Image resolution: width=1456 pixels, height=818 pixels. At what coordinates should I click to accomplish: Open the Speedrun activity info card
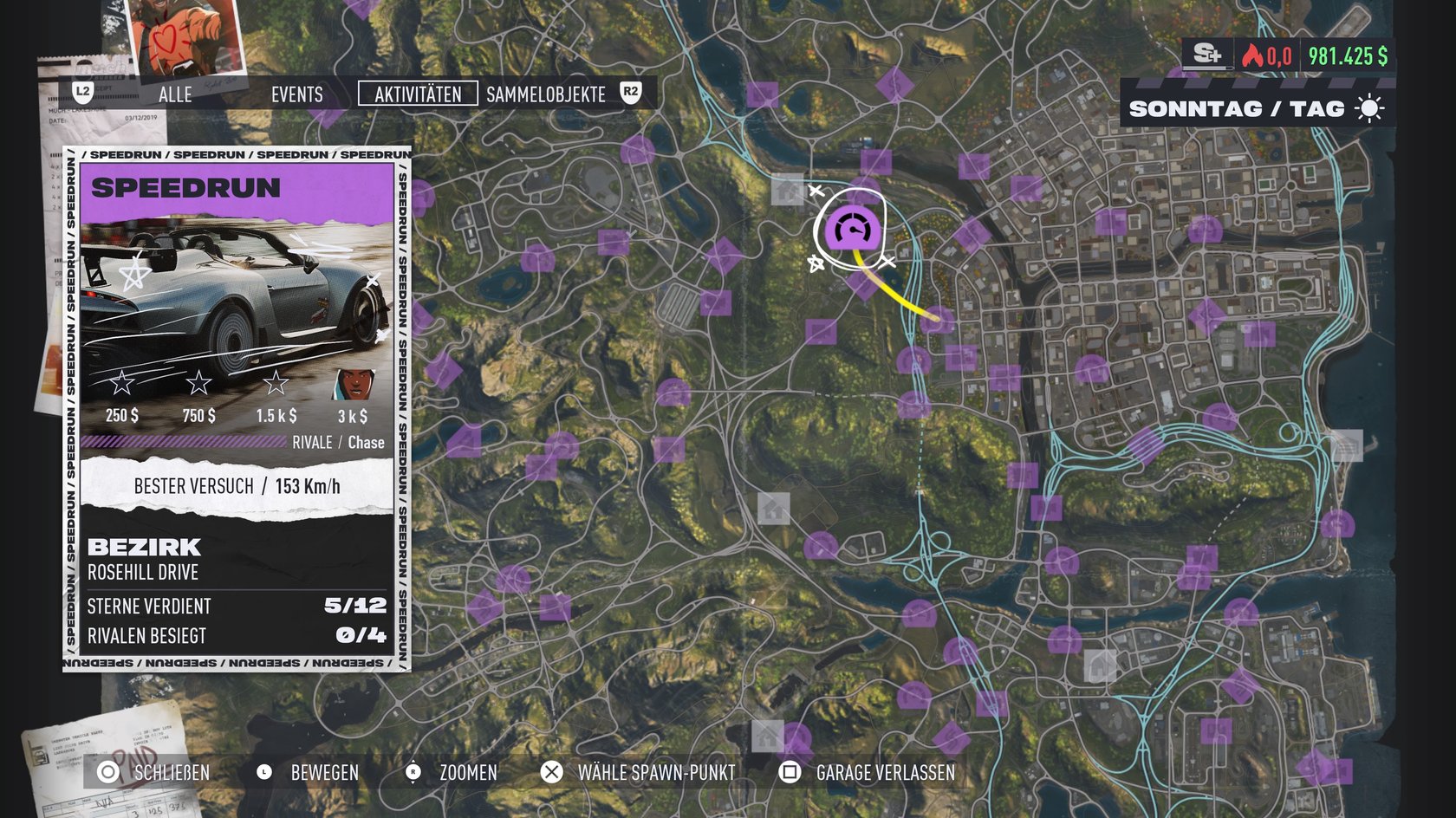tap(237, 407)
